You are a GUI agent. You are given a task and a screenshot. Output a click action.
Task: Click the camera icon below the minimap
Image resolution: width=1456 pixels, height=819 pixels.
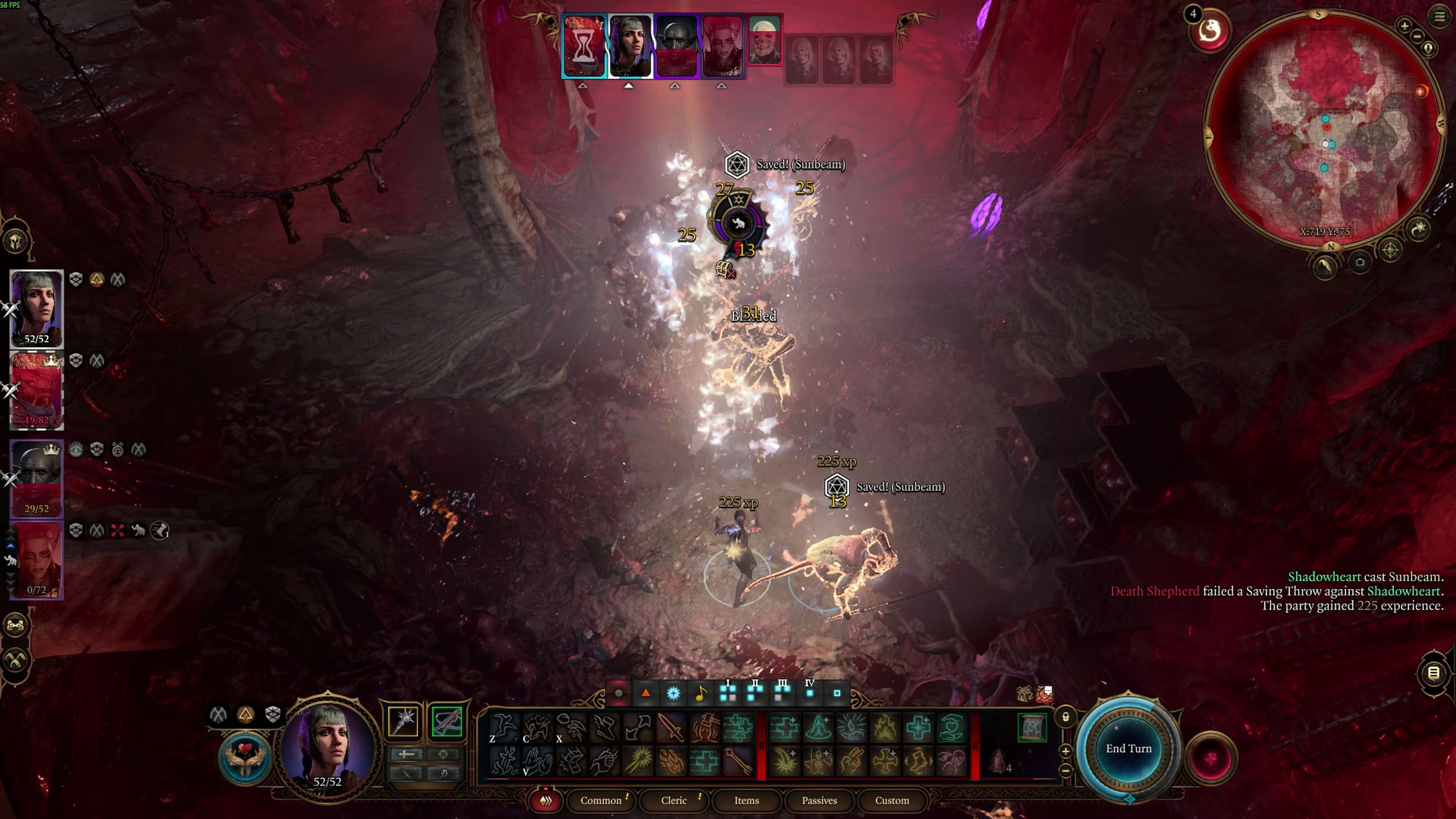pos(1360,262)
